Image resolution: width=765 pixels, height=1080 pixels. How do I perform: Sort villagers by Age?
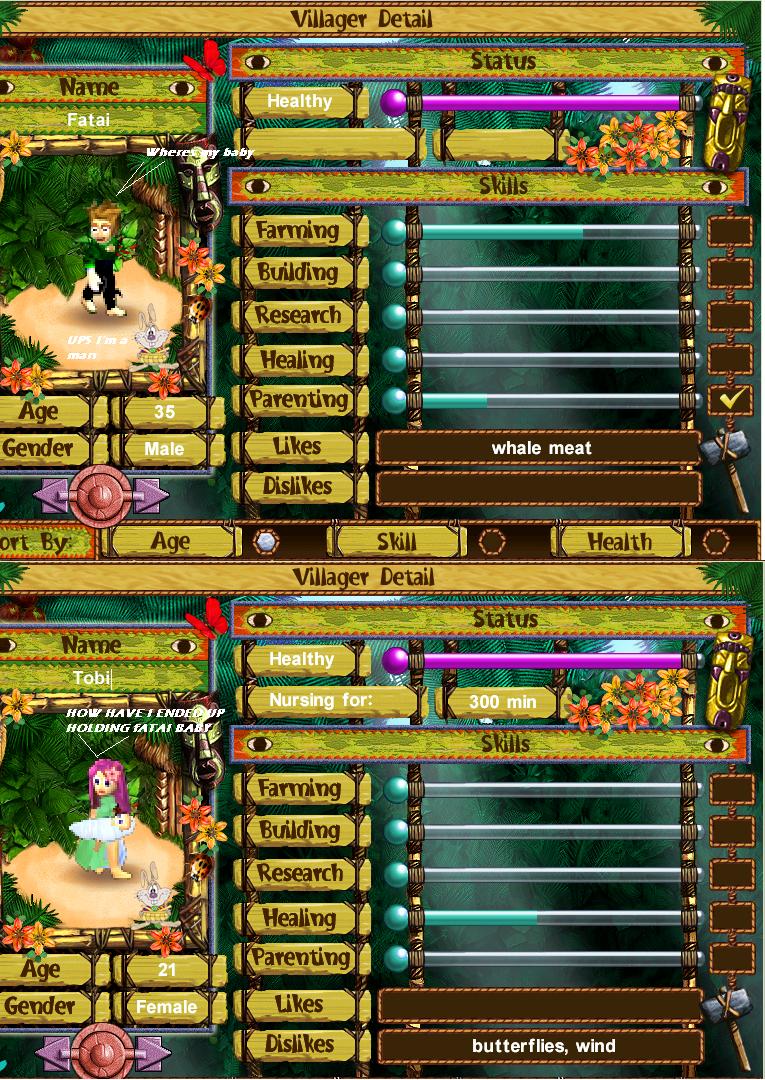point(265,542)
